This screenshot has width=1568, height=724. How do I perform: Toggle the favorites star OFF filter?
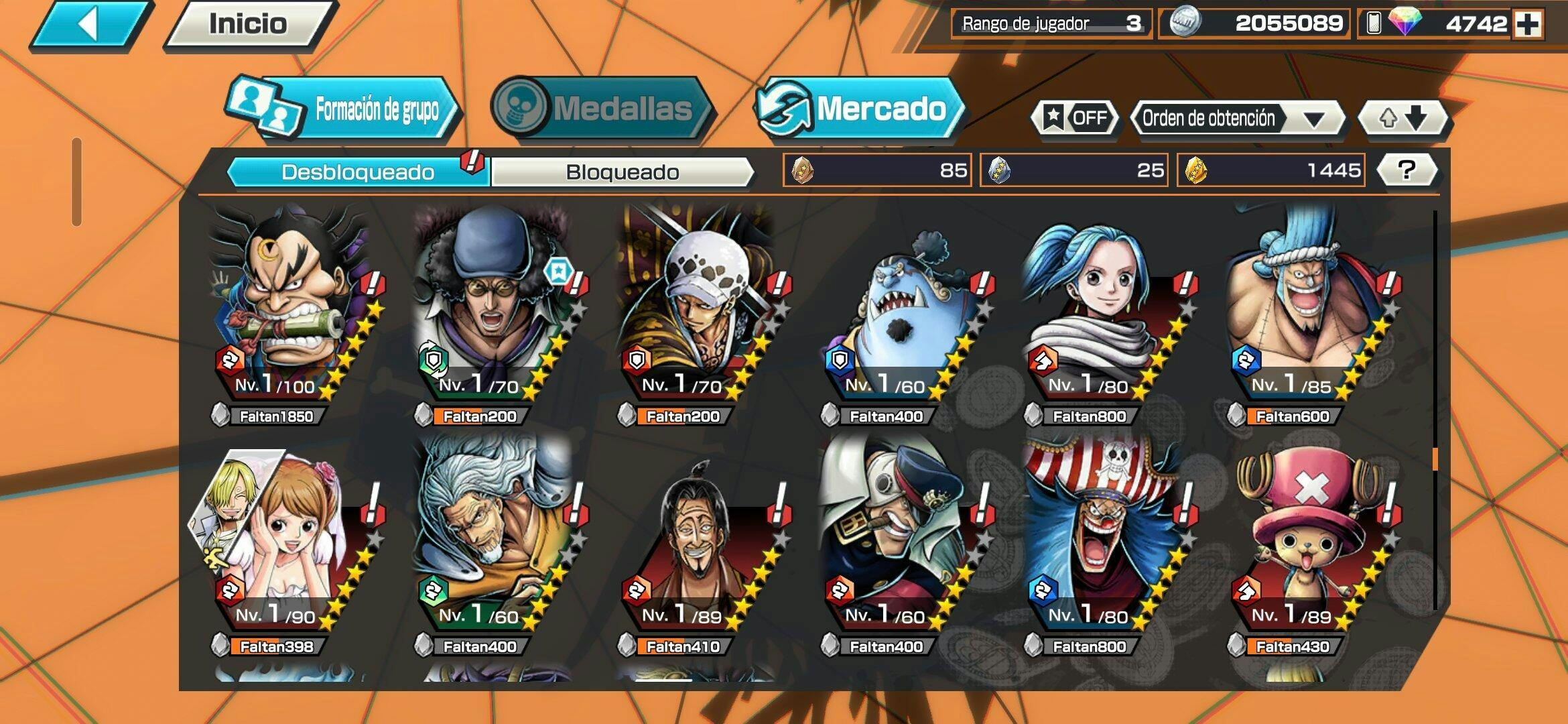(1075, 119)
